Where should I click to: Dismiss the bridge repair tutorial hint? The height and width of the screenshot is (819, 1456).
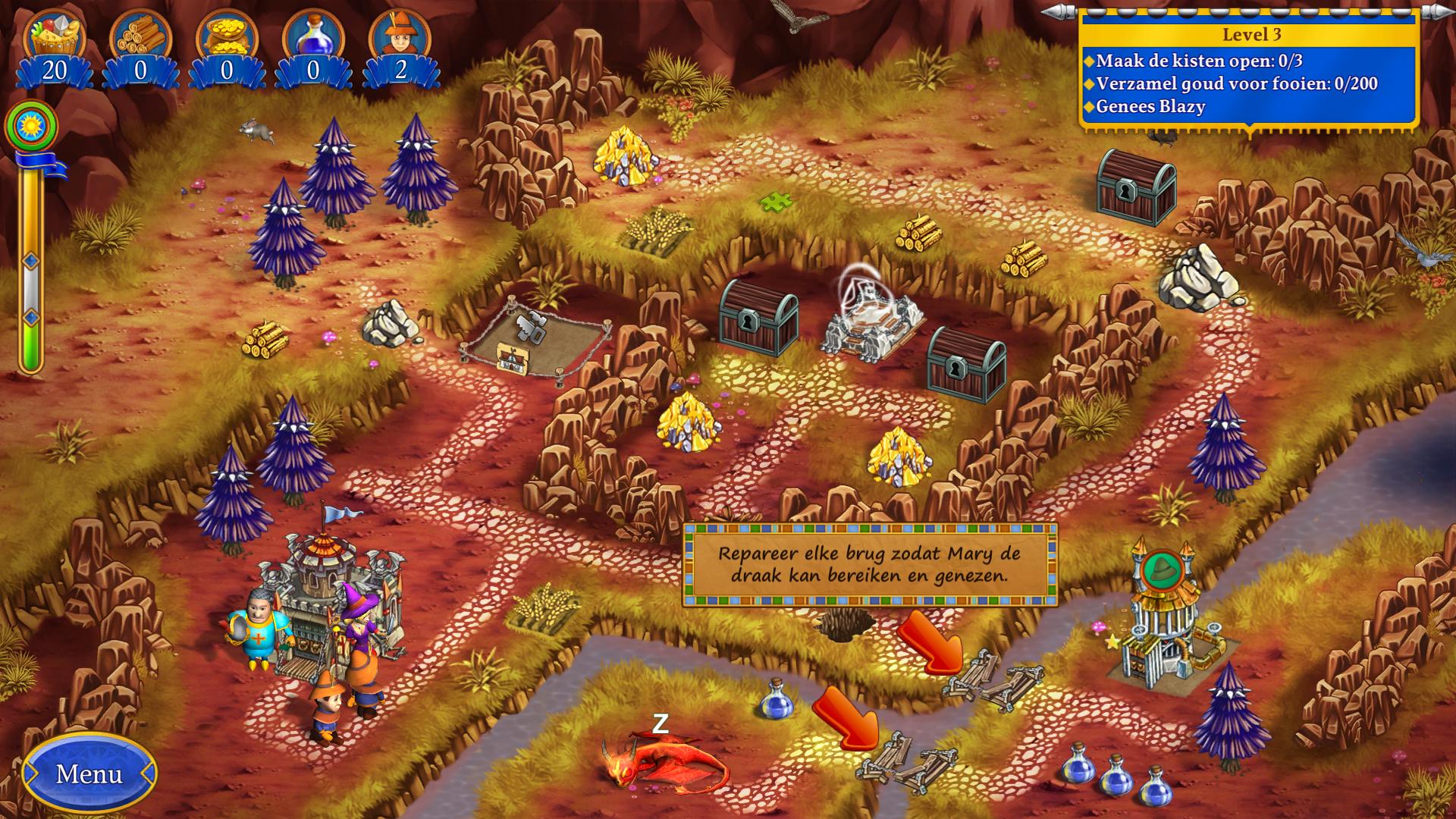tap(870, 565)
